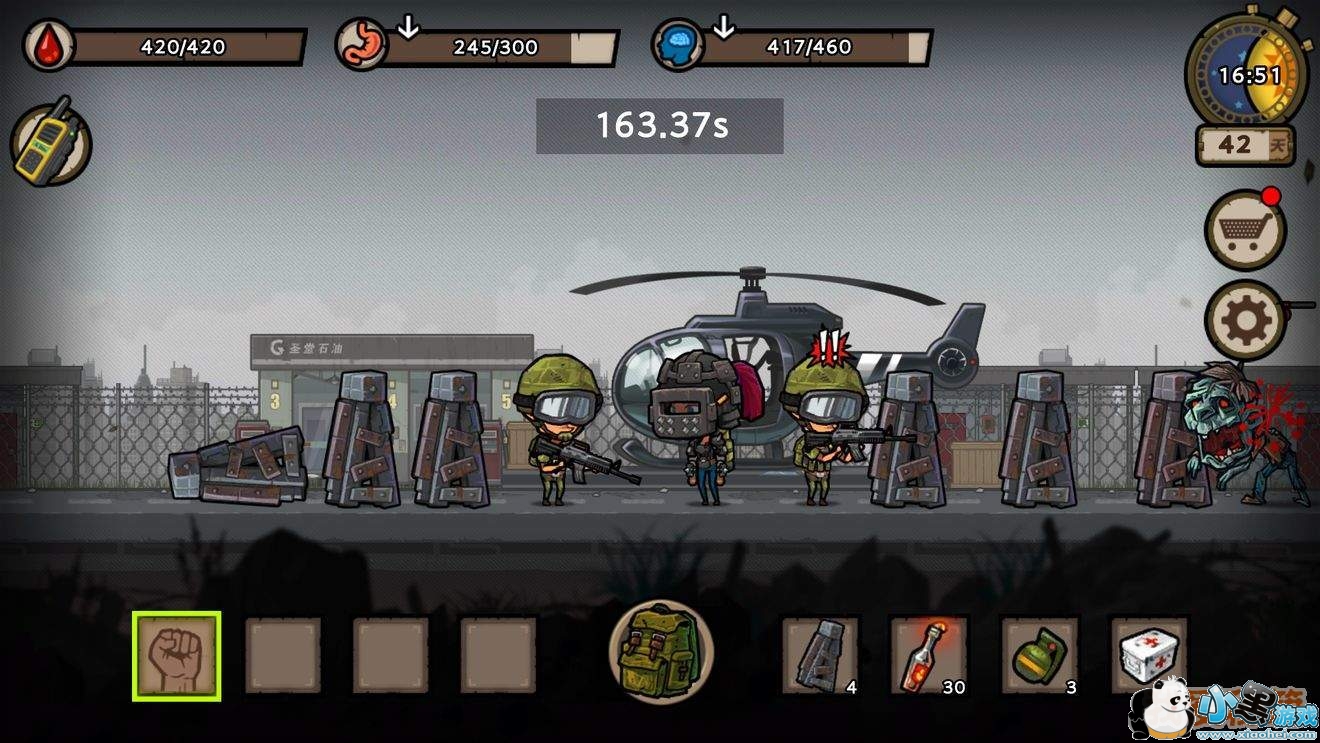Click the day-night clock dial
1320x743 pixels.
click(1246, 73)
